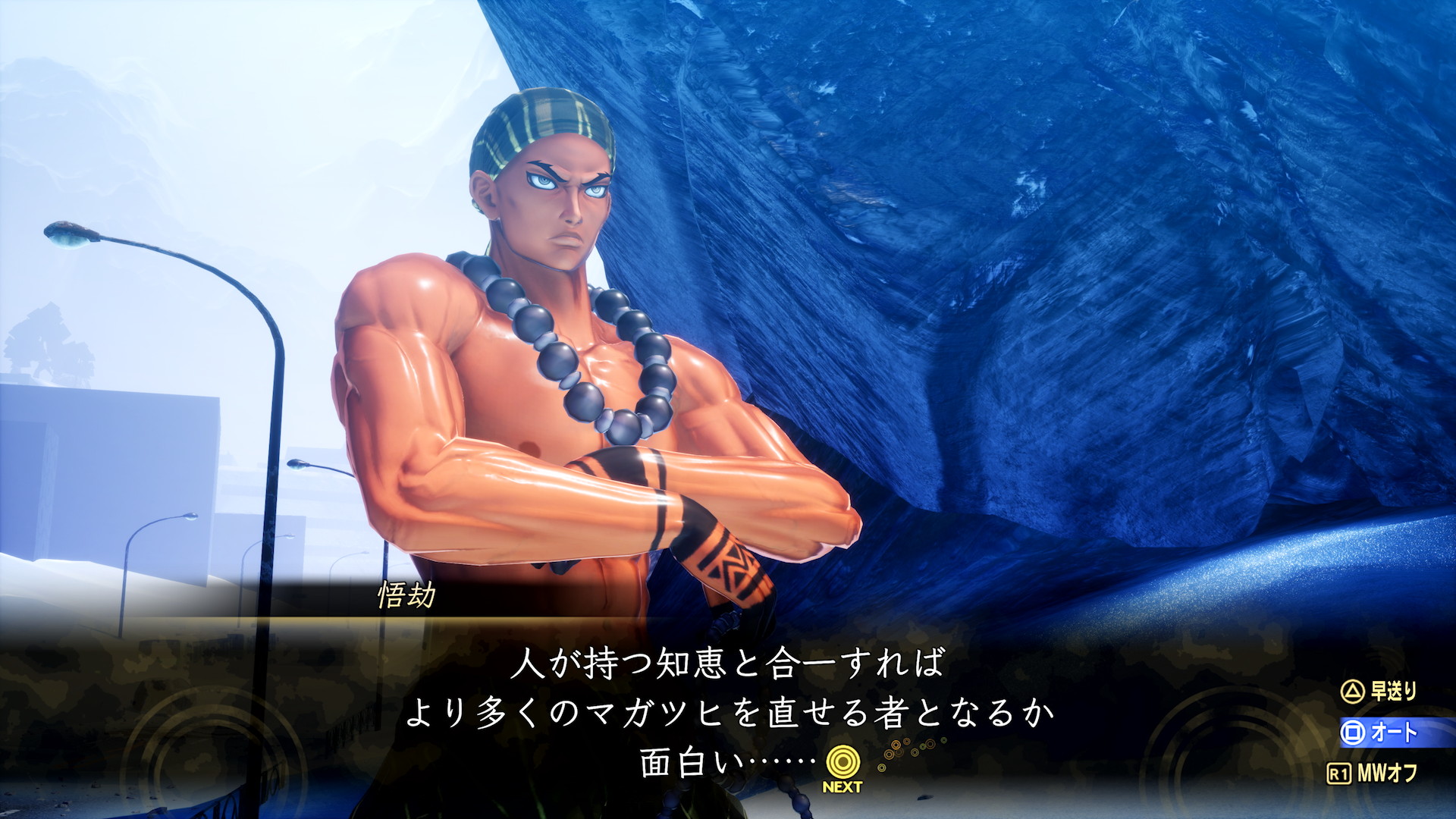Viewport: 1456px width, 819px height.
Task: Toggle the オート auto-advance mode
Action: pos(1381,733)
